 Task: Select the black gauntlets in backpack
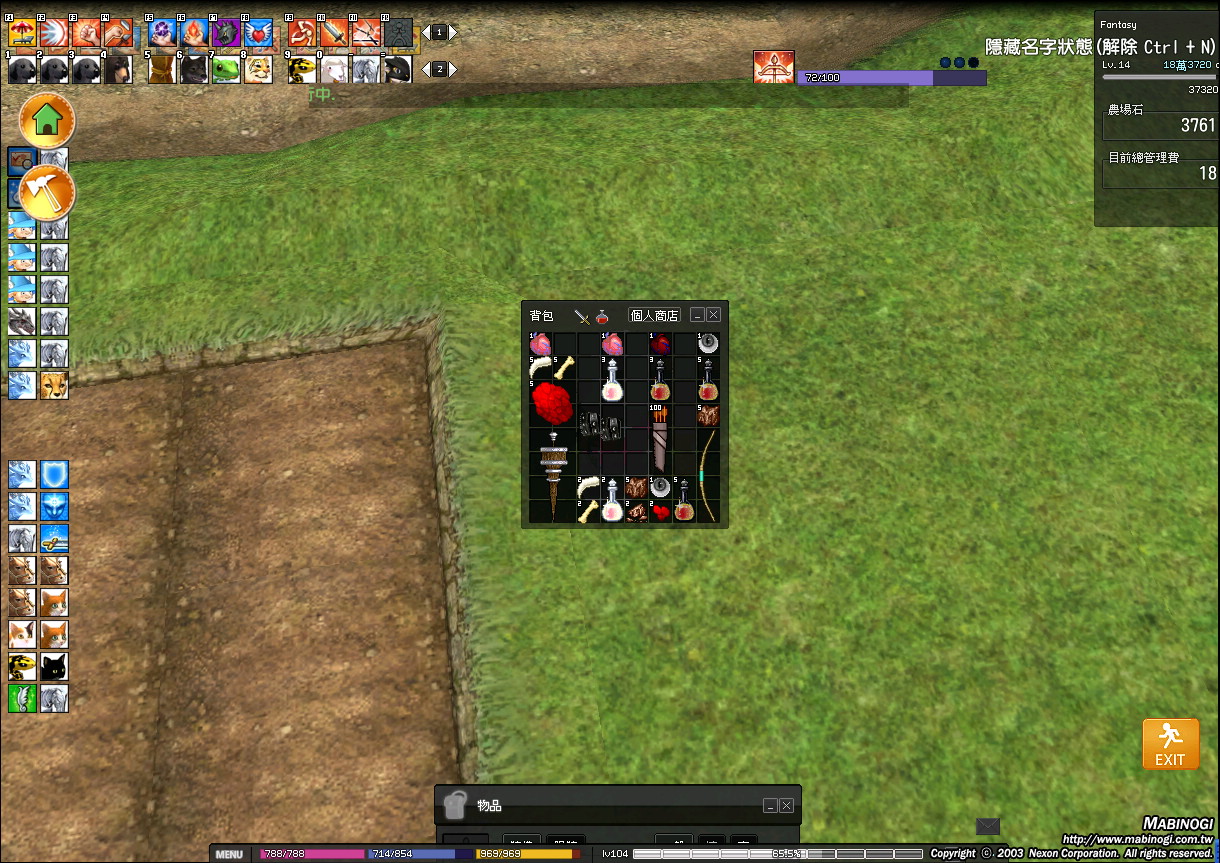(x=600, y=428)
